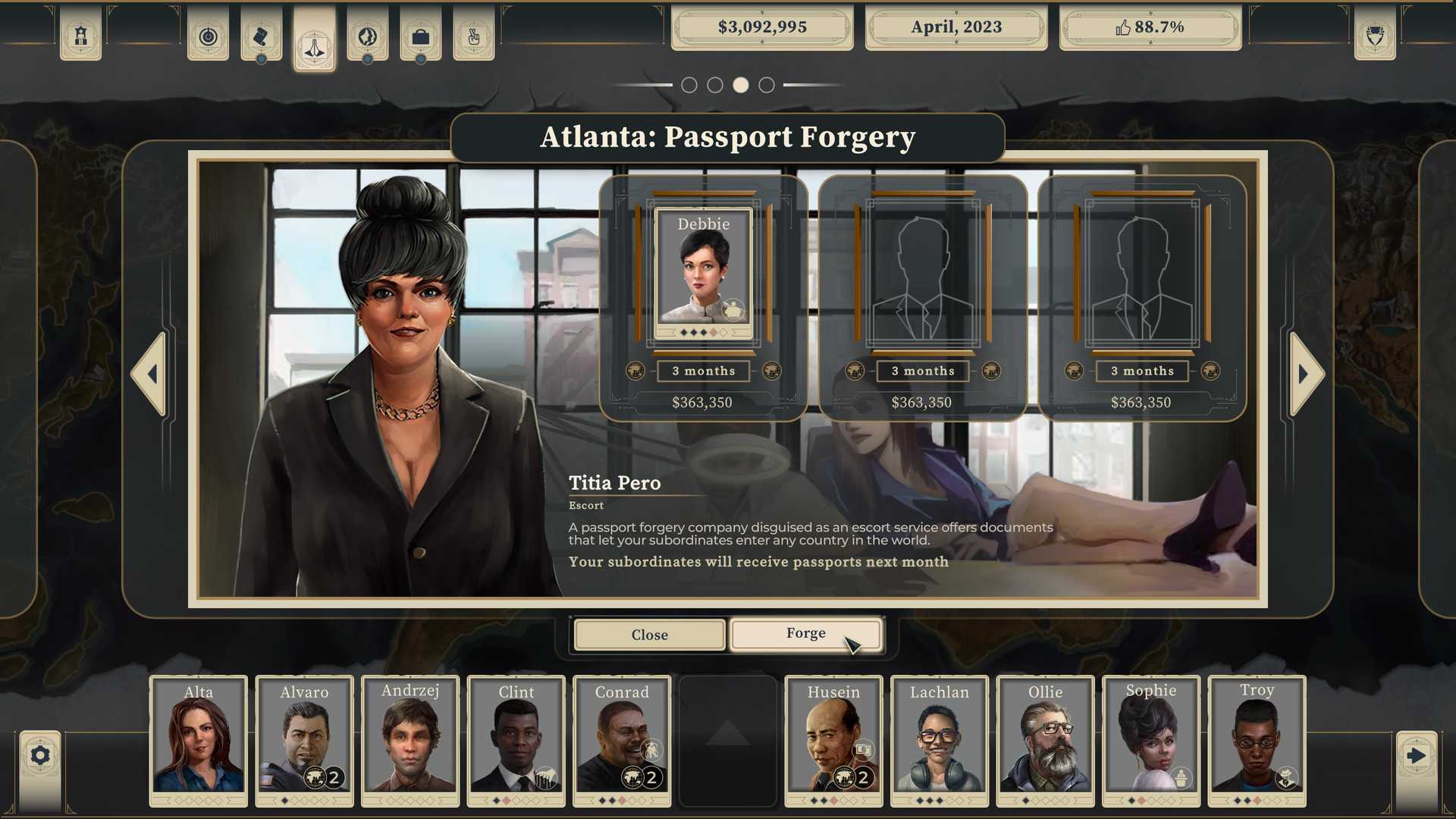Select the second page indicator dot
This screenshot has height=819, width=1456.
pyautogui.click(x=714, y=85)
